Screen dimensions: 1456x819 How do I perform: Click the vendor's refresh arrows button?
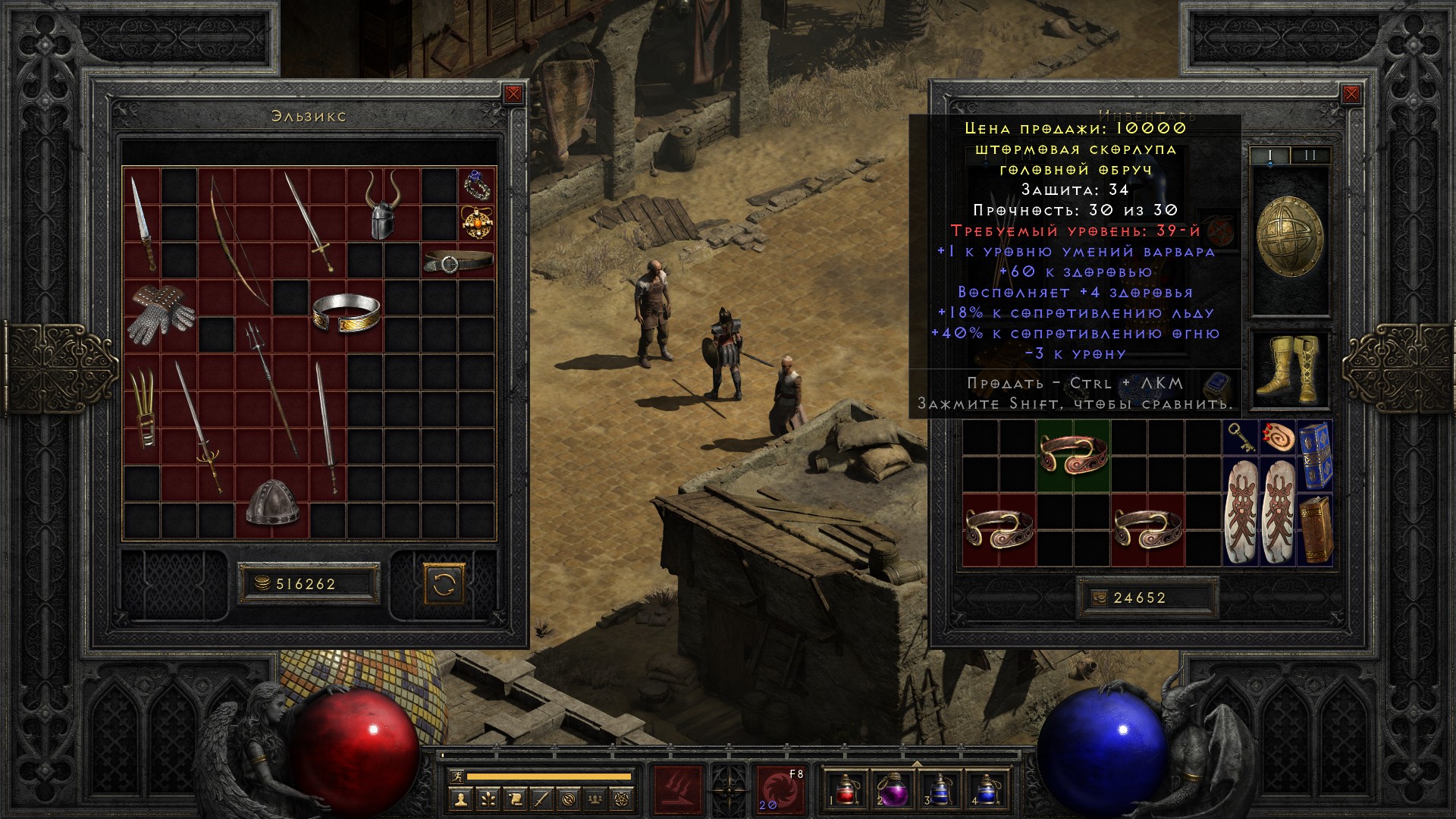pyautogui.click(x=444, y=584)
